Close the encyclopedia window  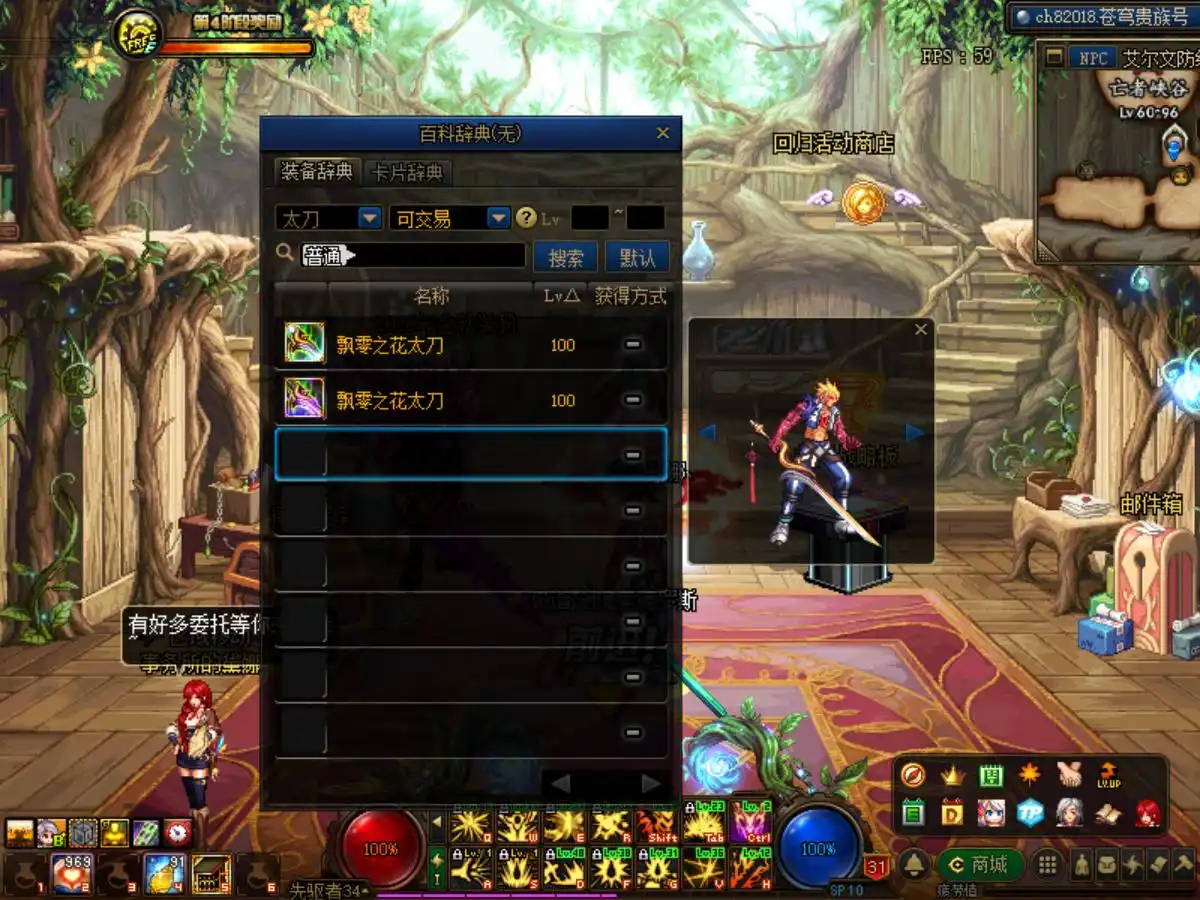pos(662,133)
